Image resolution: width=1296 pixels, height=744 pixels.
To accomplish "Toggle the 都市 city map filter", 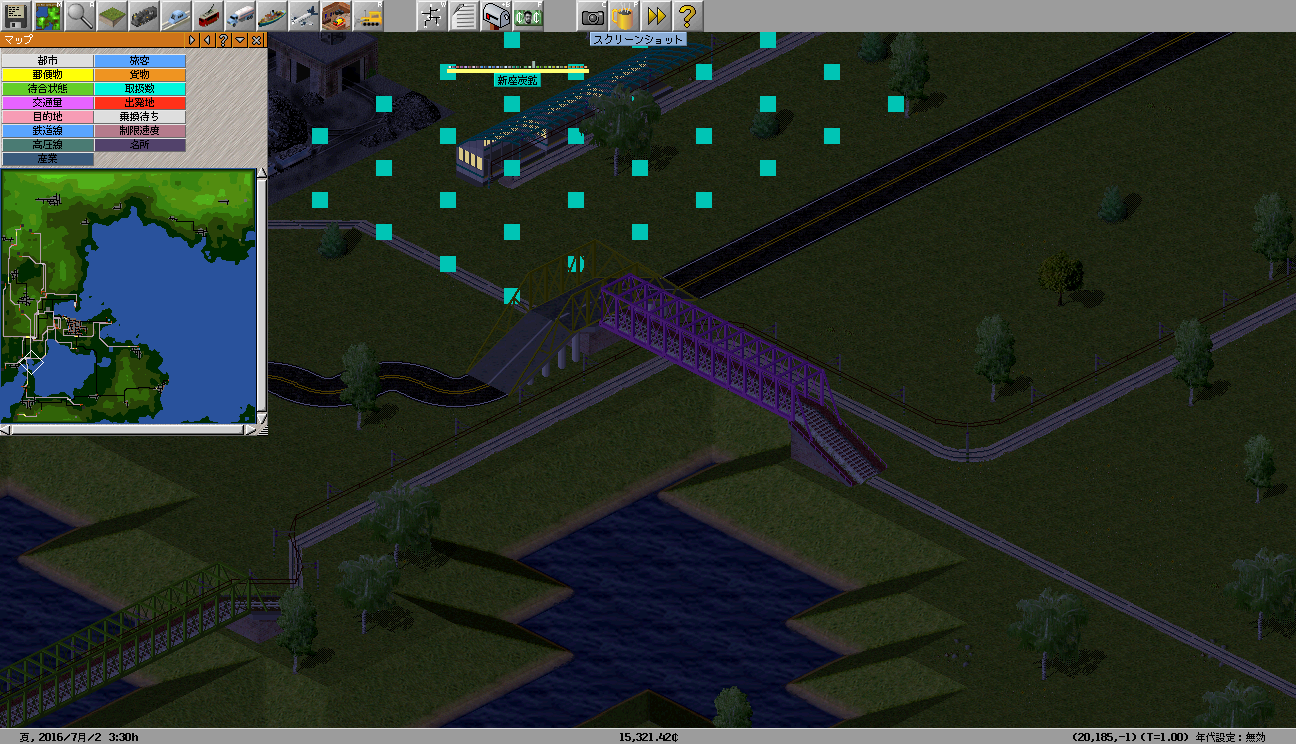I will [x=47, y=61].
